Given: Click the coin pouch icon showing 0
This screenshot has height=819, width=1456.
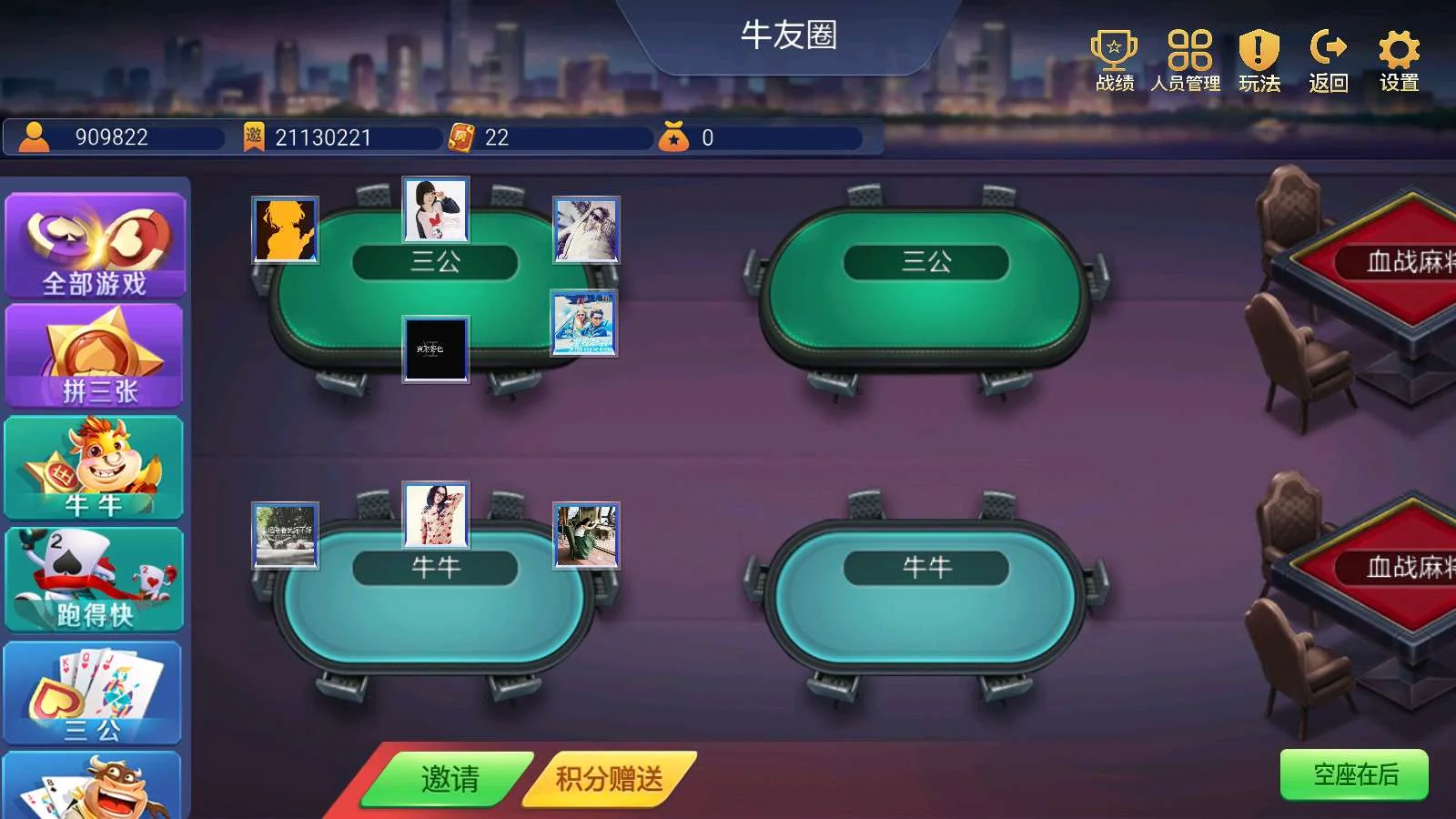Looking at the screenshot, I should [674, 138].
